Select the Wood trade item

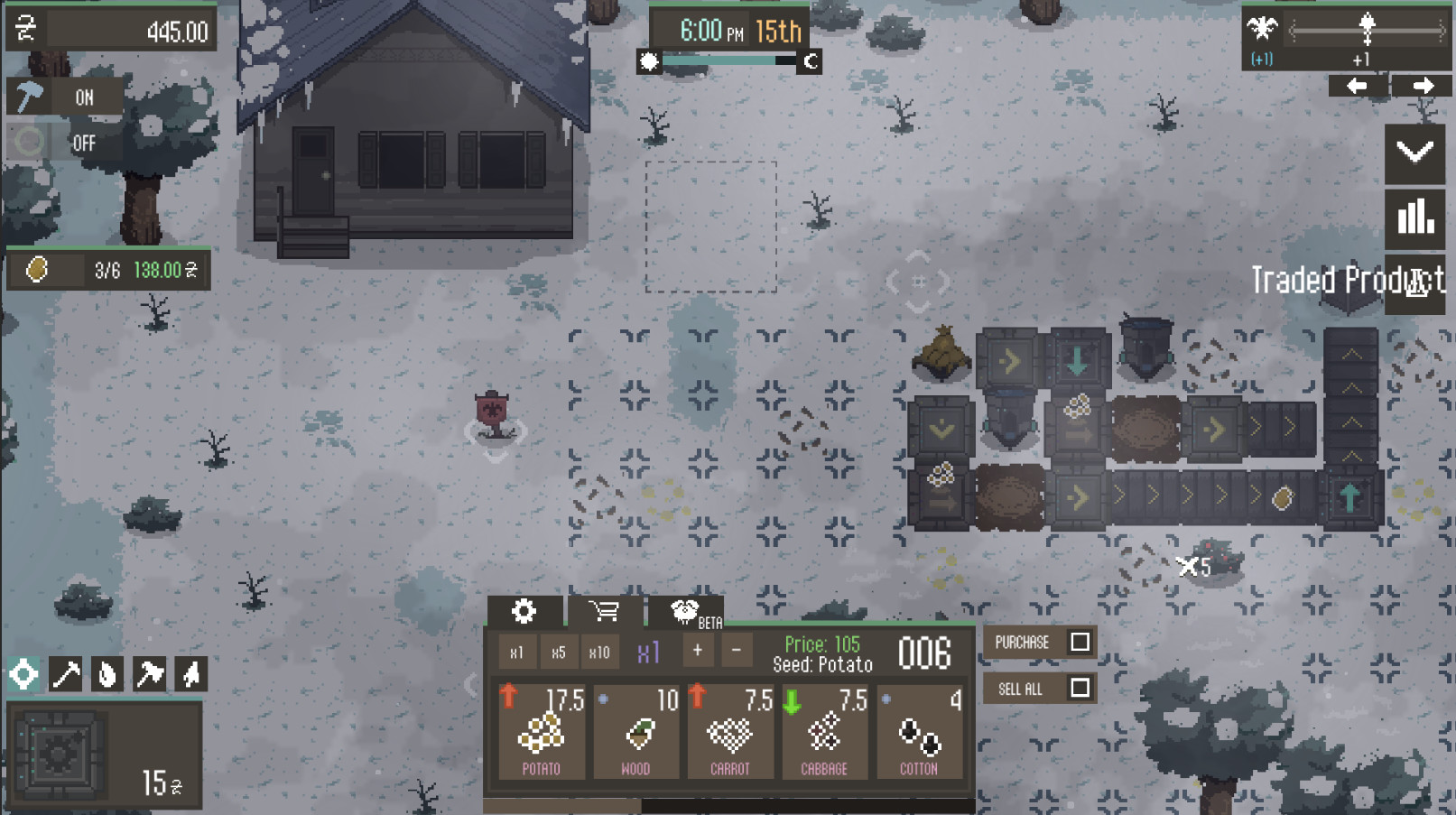pos(635,732)
